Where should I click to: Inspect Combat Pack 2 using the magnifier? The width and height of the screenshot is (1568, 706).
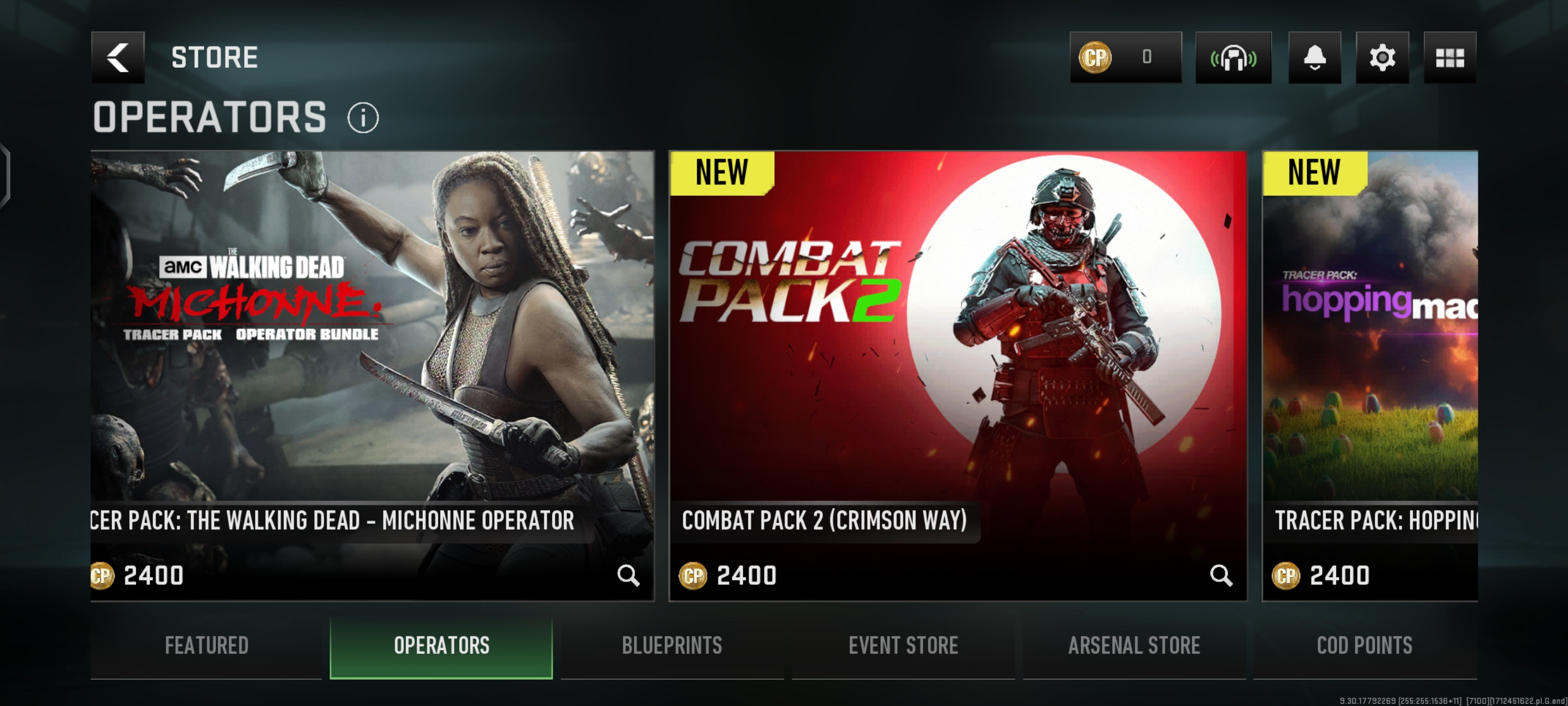click(1220, 575)
